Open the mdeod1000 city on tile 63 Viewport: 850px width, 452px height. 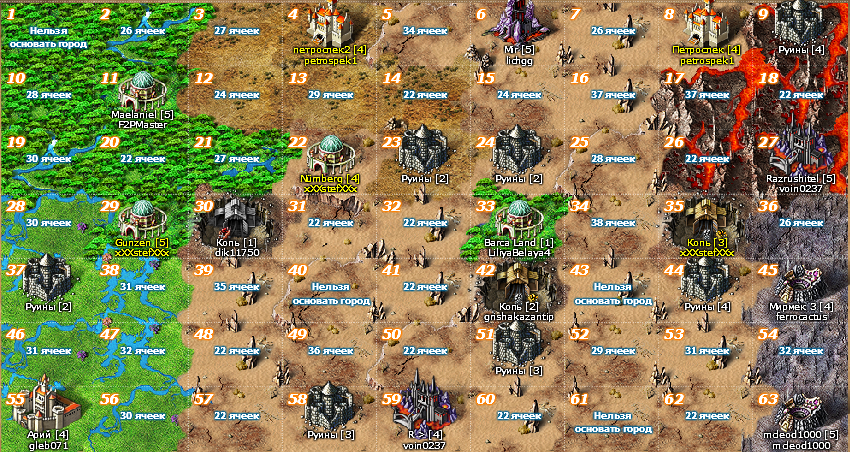(799, 406)
